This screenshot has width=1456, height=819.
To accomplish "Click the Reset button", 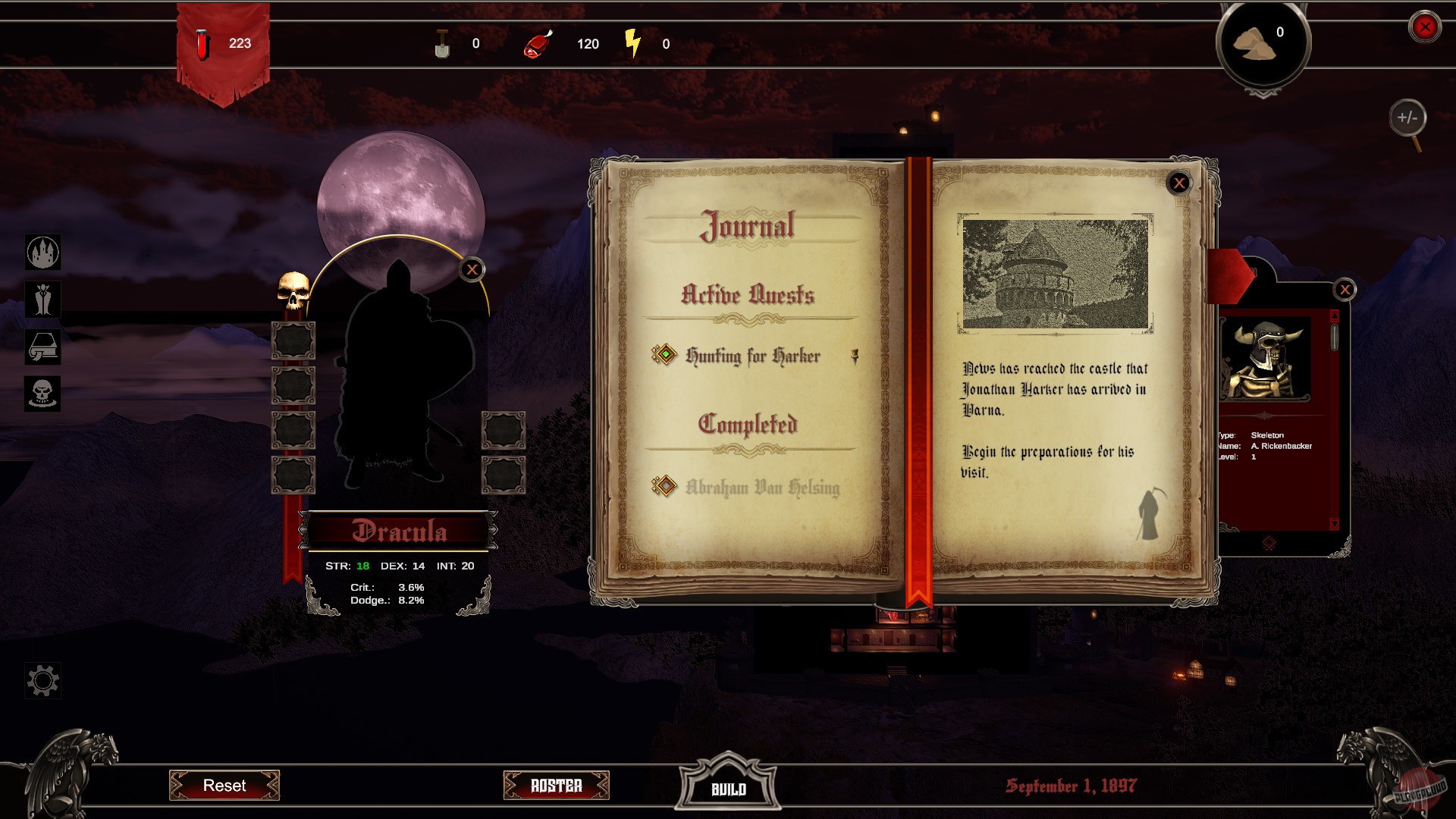I will (224, 785).
